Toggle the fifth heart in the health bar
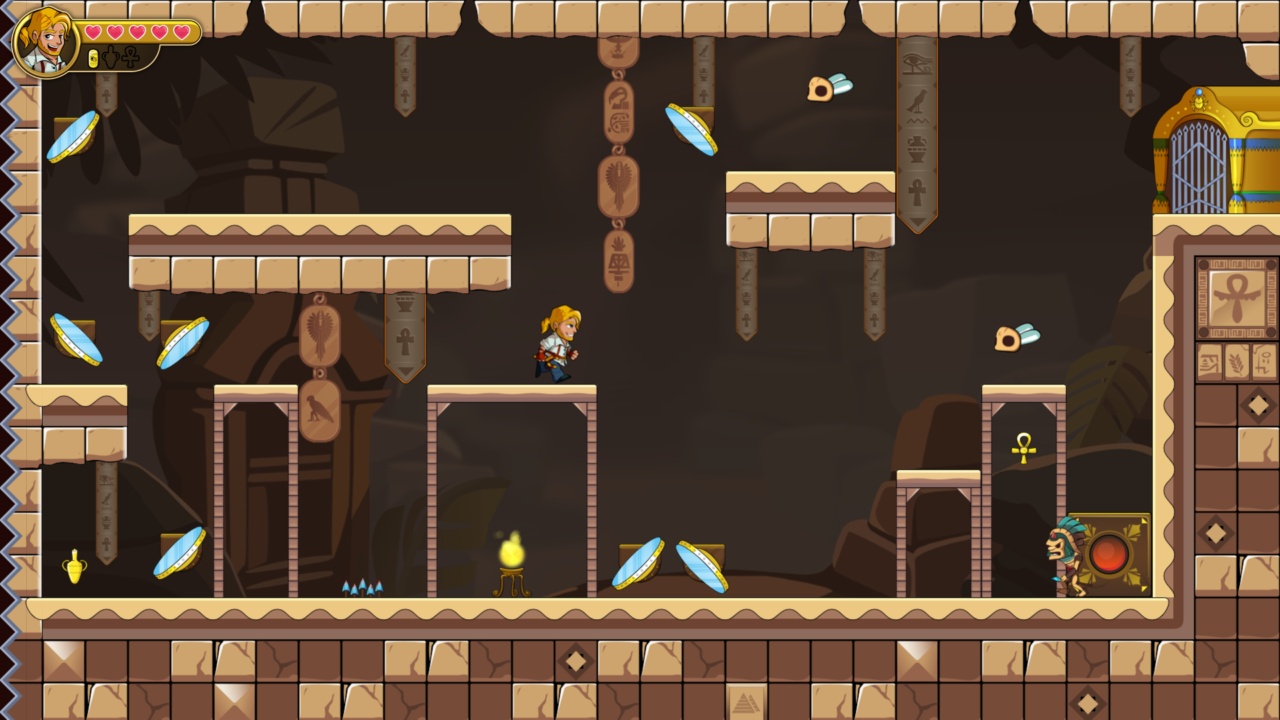The height and width of the screenshot is (720, 1280). click(x=180, y=31)
